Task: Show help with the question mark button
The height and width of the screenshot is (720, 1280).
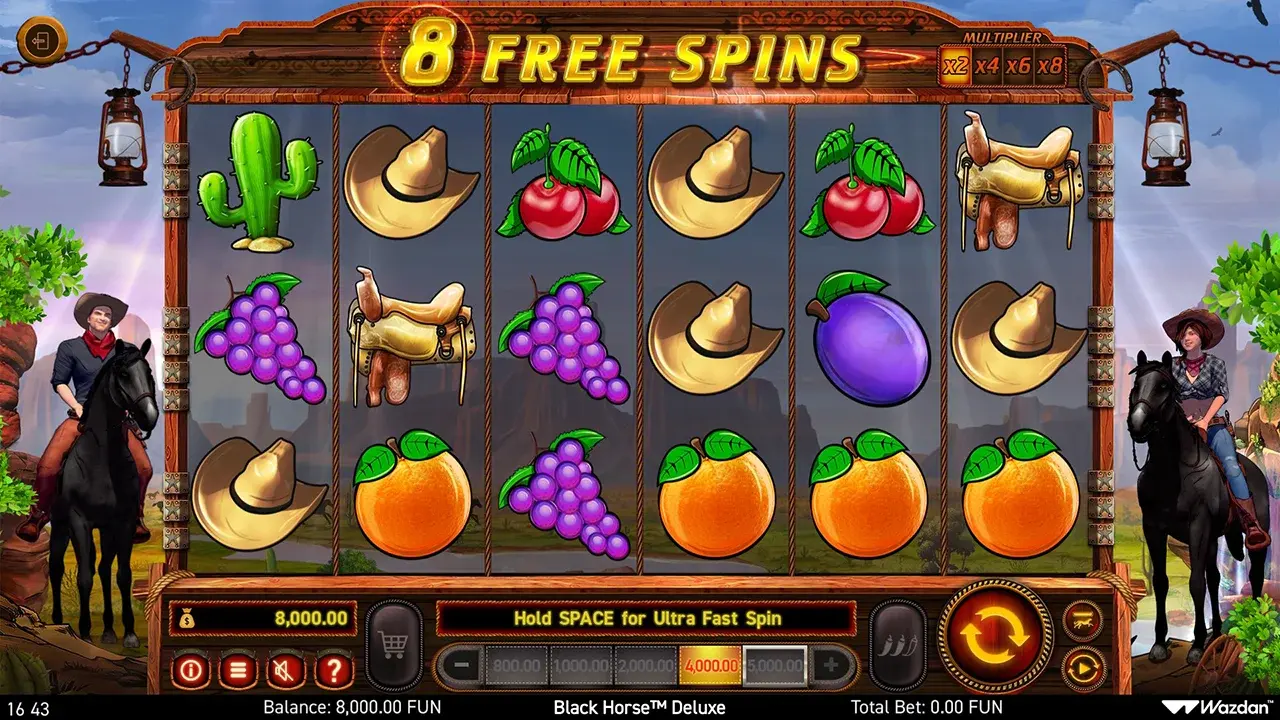Action: [x=334, y=669]
